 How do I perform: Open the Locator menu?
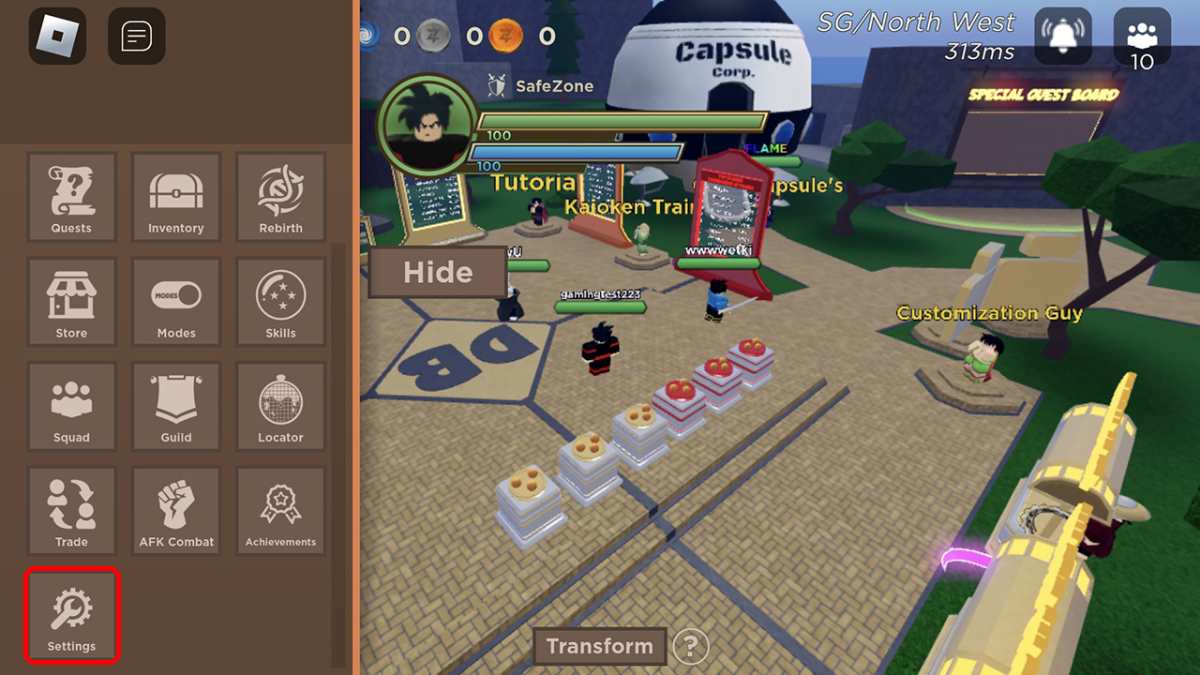click(280, 406)
